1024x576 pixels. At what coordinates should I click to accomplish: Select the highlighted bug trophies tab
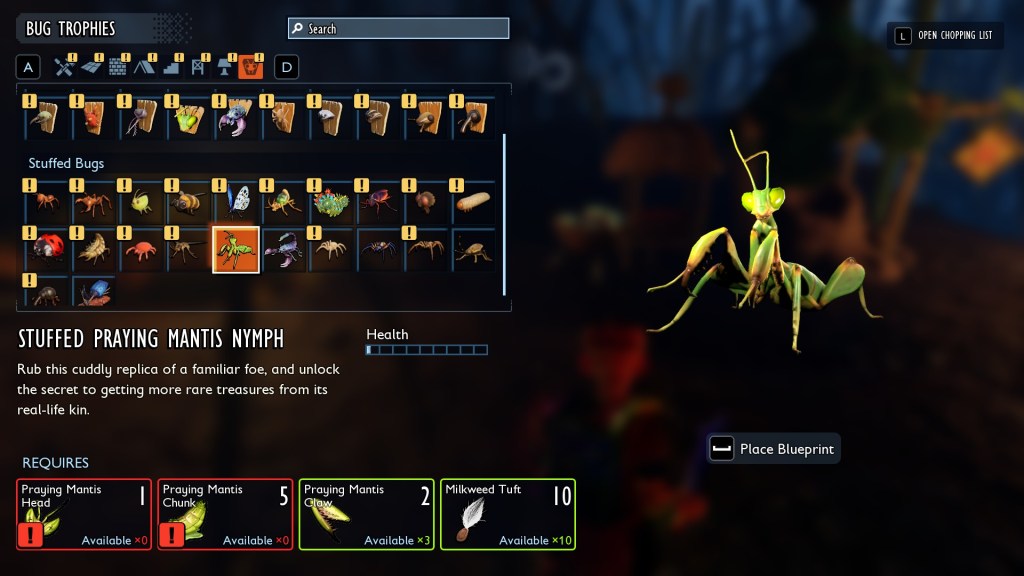[251, 67]
